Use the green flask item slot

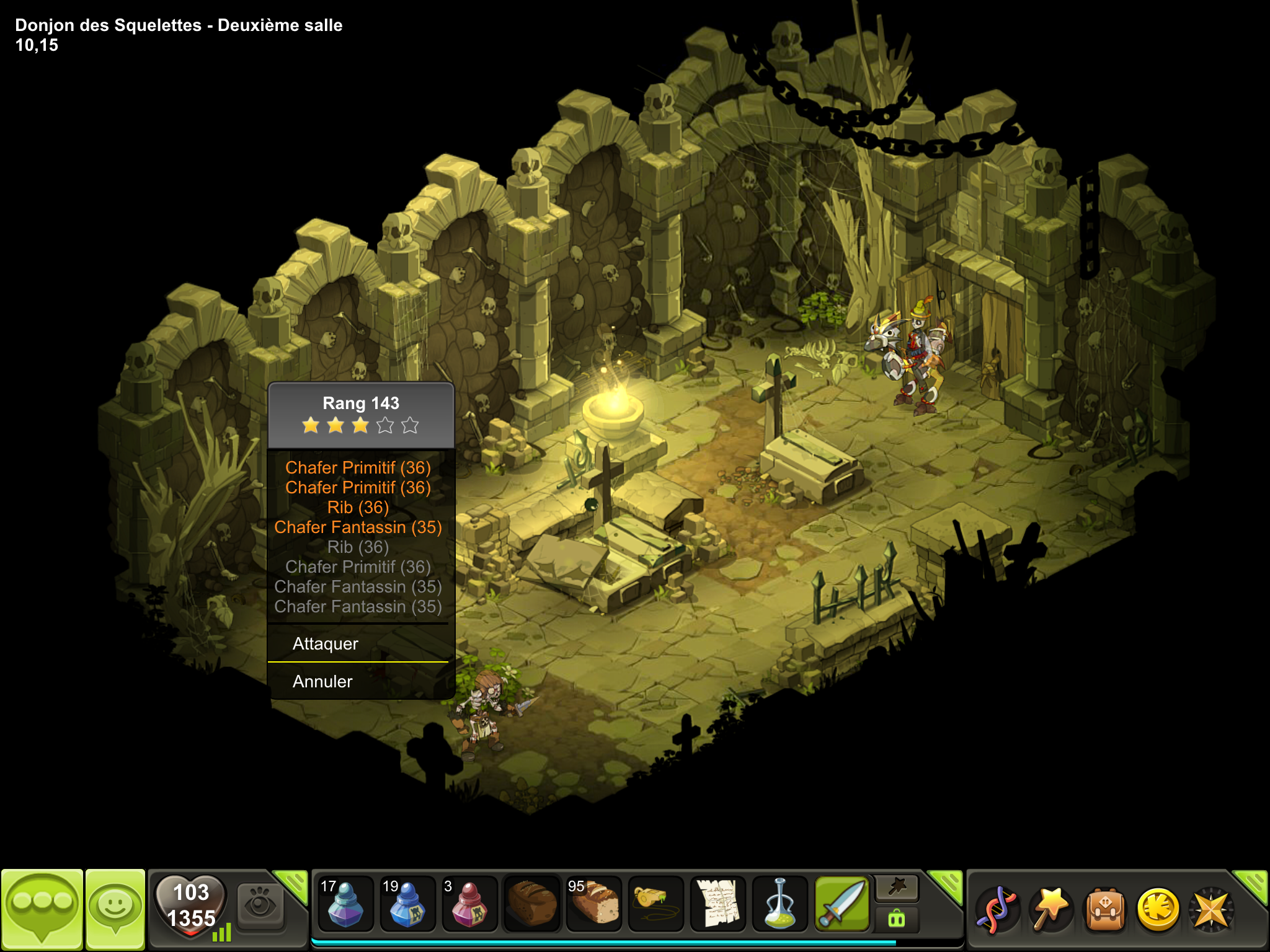point(780,904)
